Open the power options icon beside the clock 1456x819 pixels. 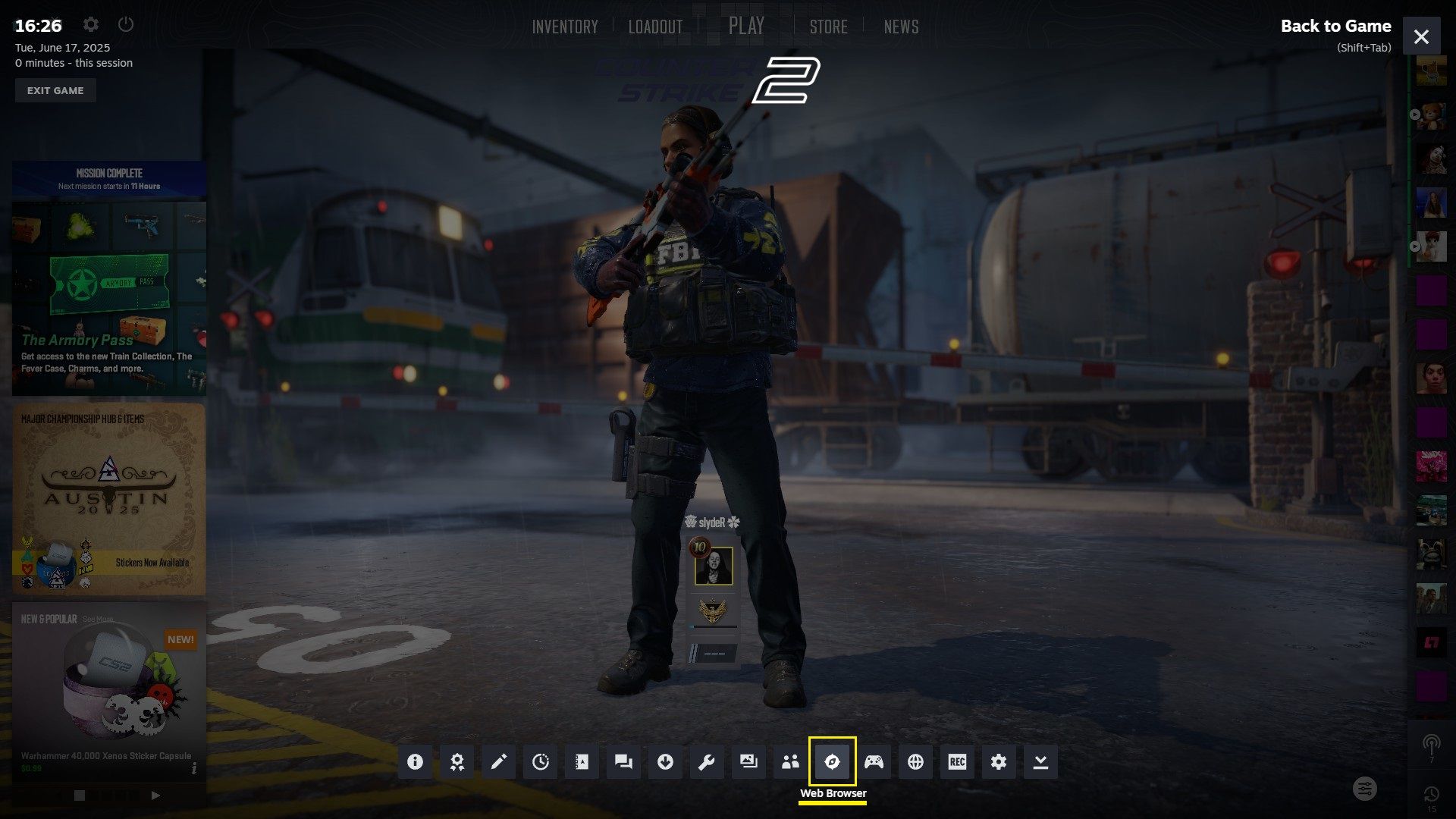click(126, 24)
